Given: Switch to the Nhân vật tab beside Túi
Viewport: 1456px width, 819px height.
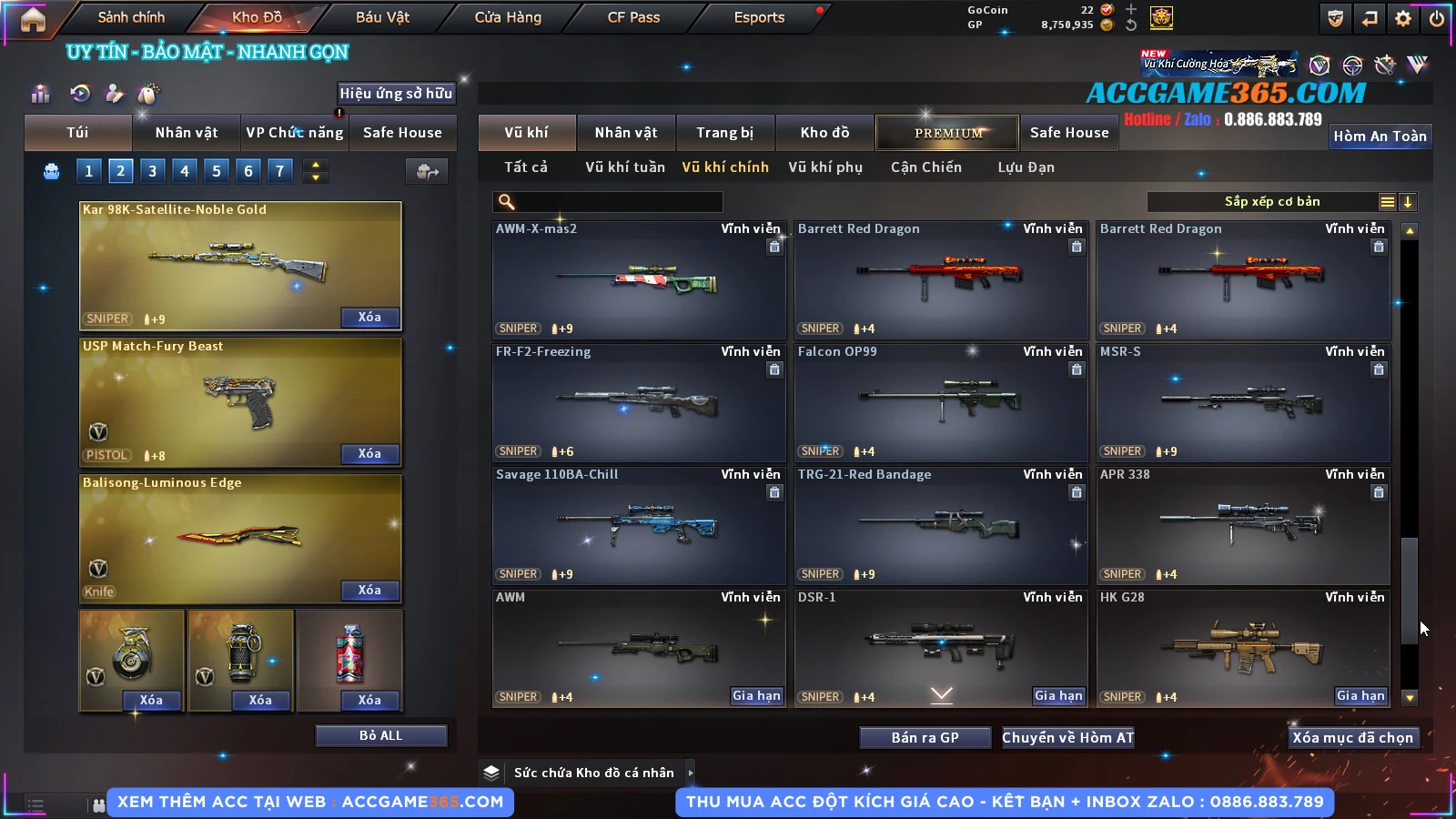Looking at the screenshot, I should pos(186,133).
